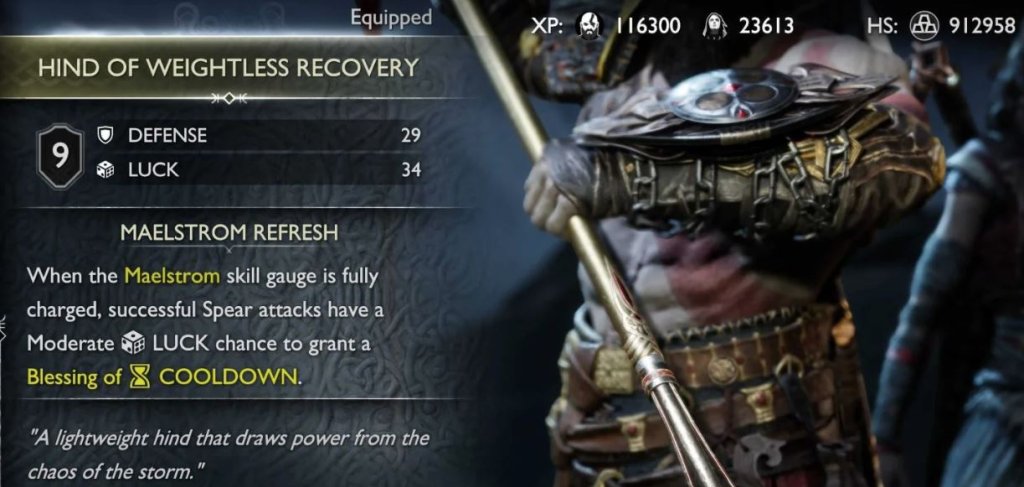The image size is (1024, 487).
Task: Open the Maelstrom Refresh perk heading
Action: pos(229,232)
